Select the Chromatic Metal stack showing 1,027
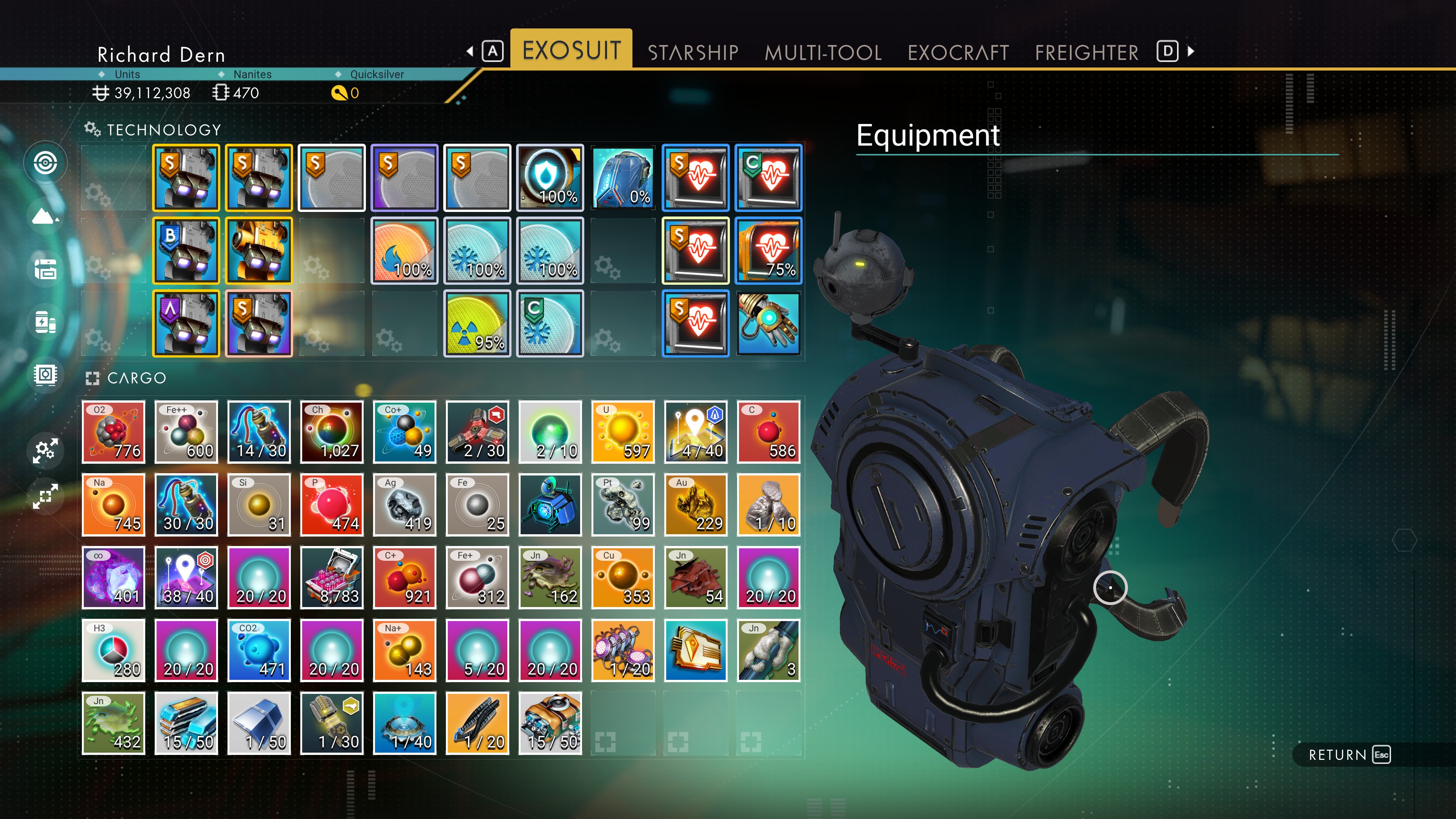Screen dimensions: 1456x819 332,432
